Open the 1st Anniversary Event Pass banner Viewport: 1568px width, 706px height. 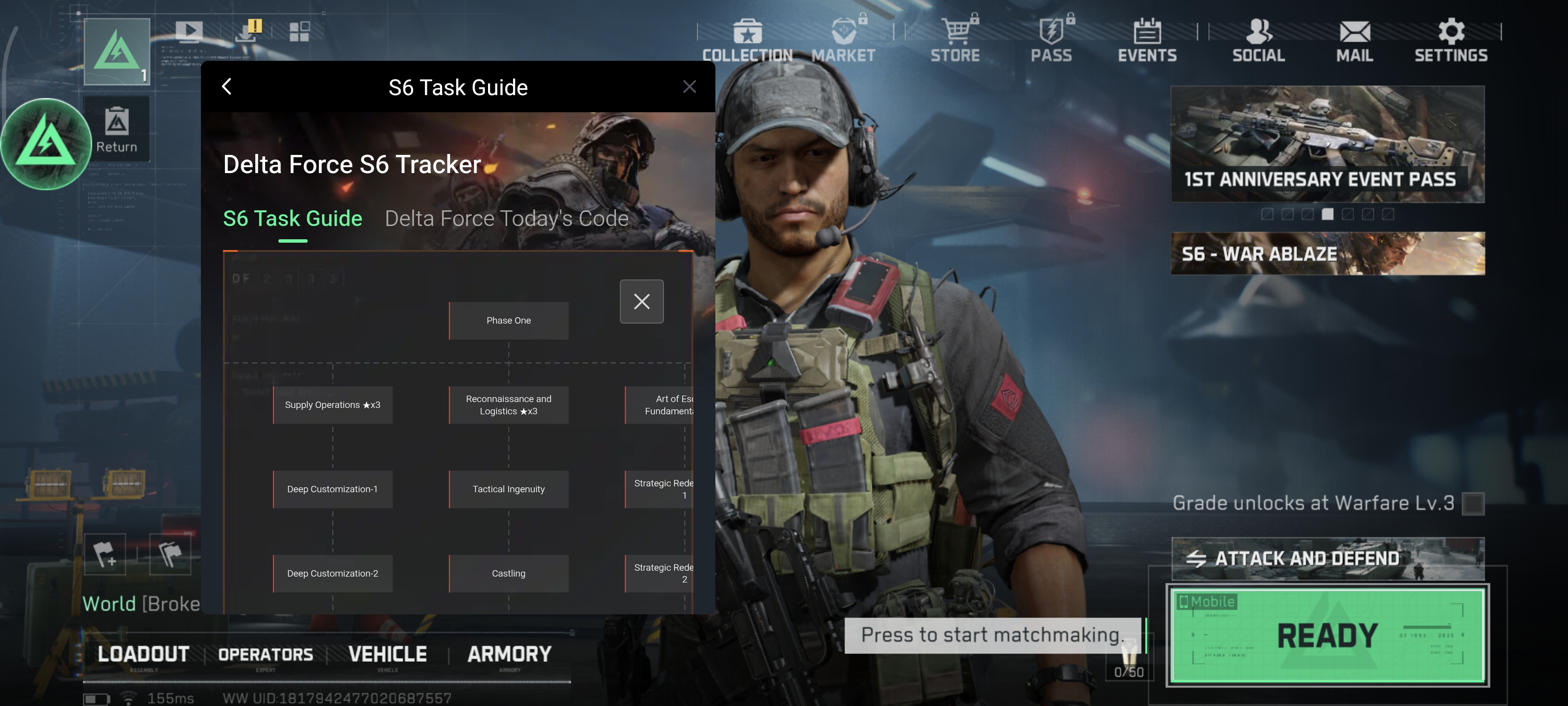tap(1327, 144)
